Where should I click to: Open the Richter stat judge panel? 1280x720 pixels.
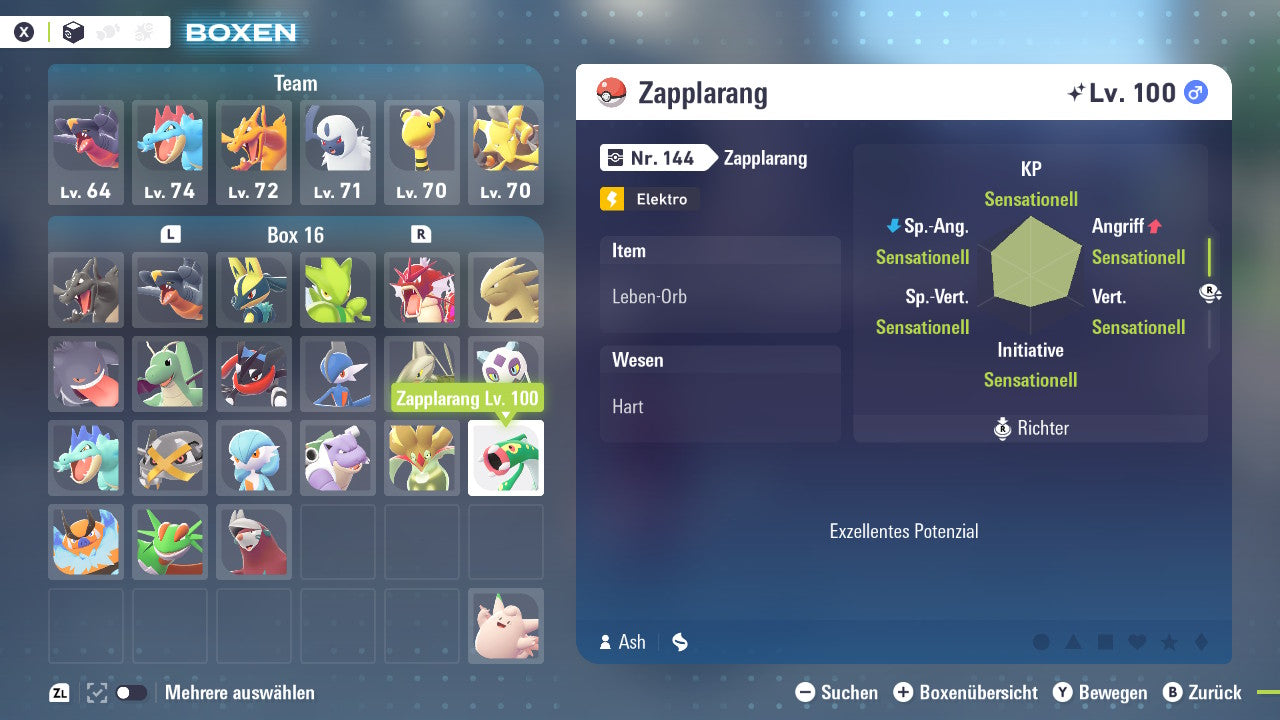[1031, 428]
